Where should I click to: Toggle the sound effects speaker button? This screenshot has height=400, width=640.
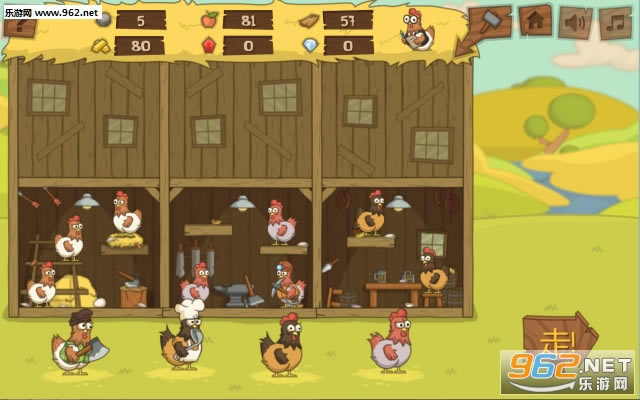point(575,20)
